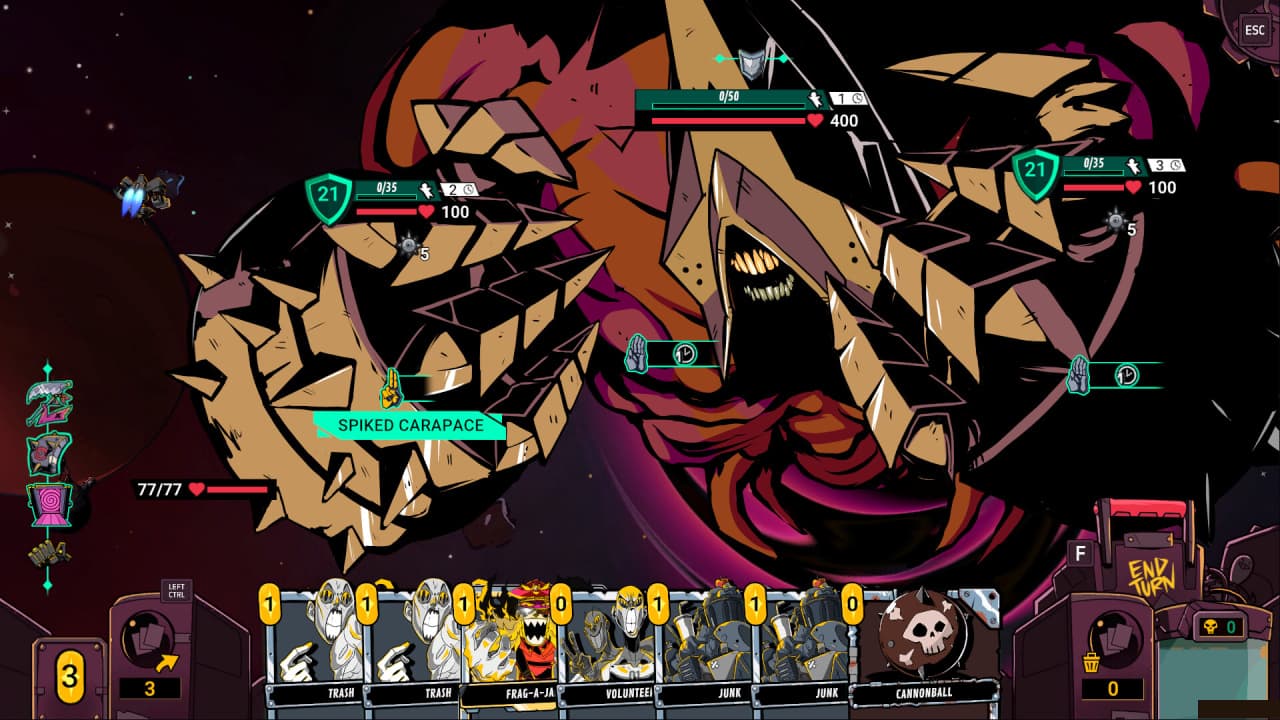Inspect the scythe blade relic icon
The height and width of the screenshot is (720, 1280).
coord(49,402)
